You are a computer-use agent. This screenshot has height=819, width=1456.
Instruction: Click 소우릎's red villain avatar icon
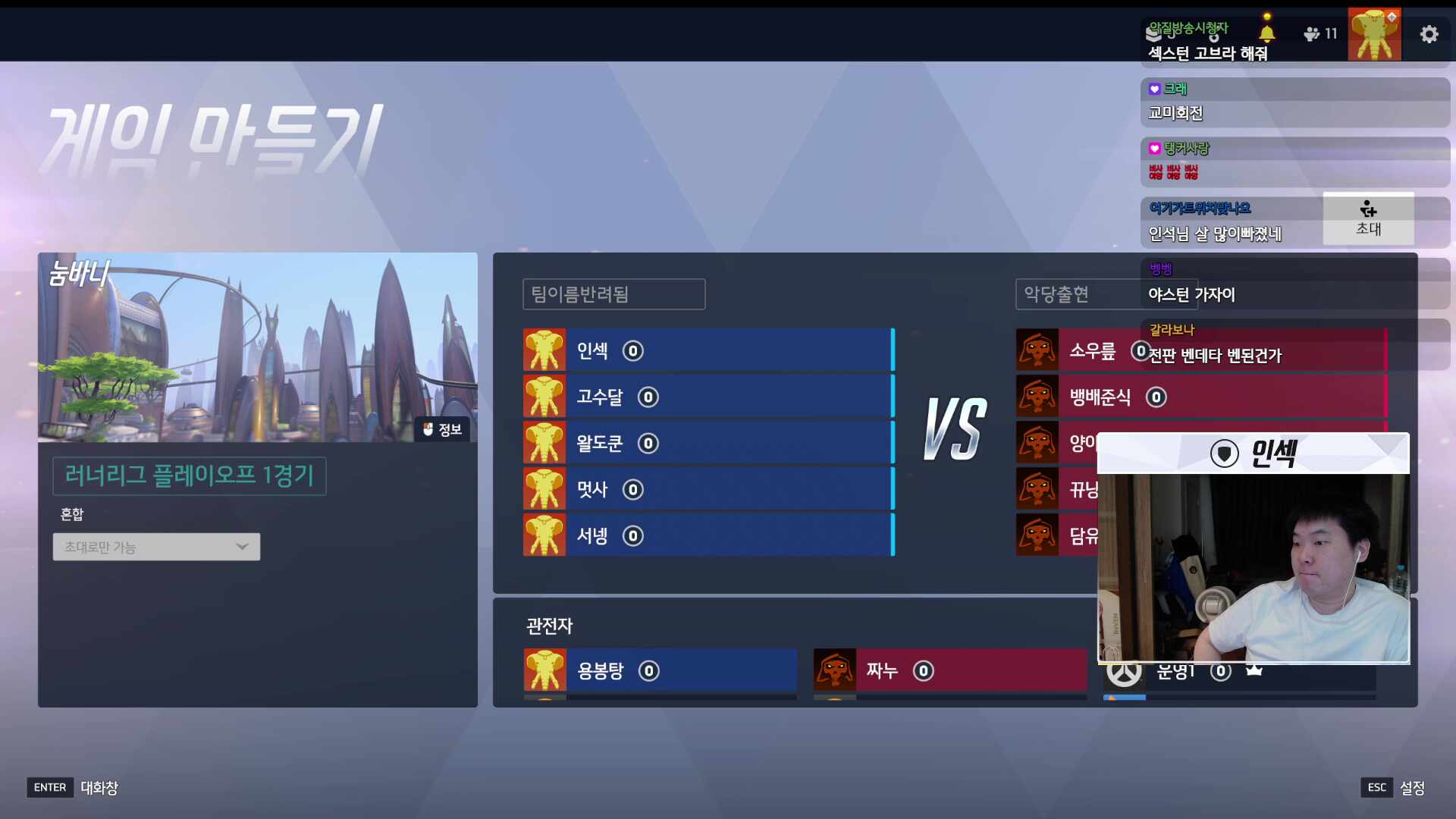(x=1037, y=350)
